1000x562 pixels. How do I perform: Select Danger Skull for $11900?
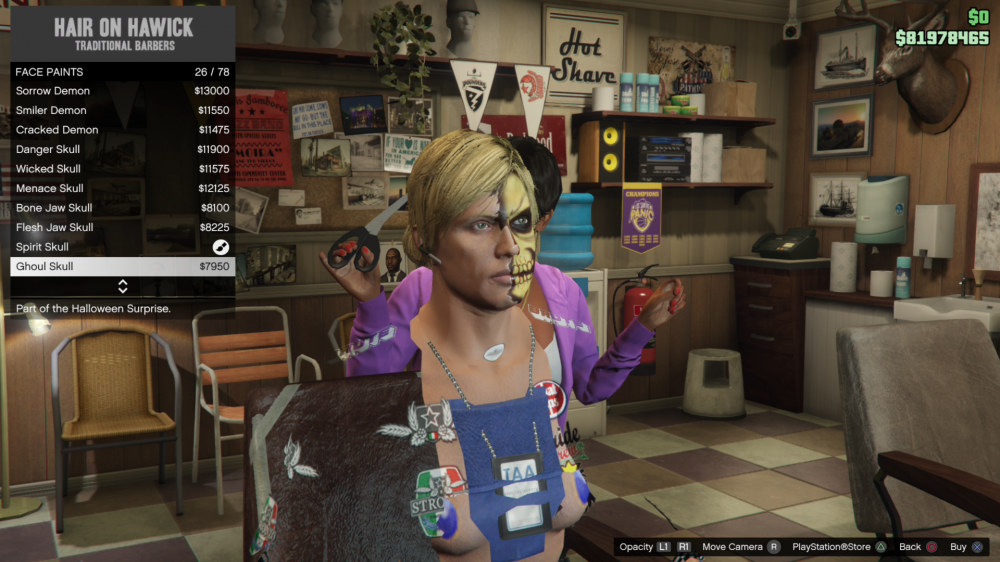click(x=122, y=149)
